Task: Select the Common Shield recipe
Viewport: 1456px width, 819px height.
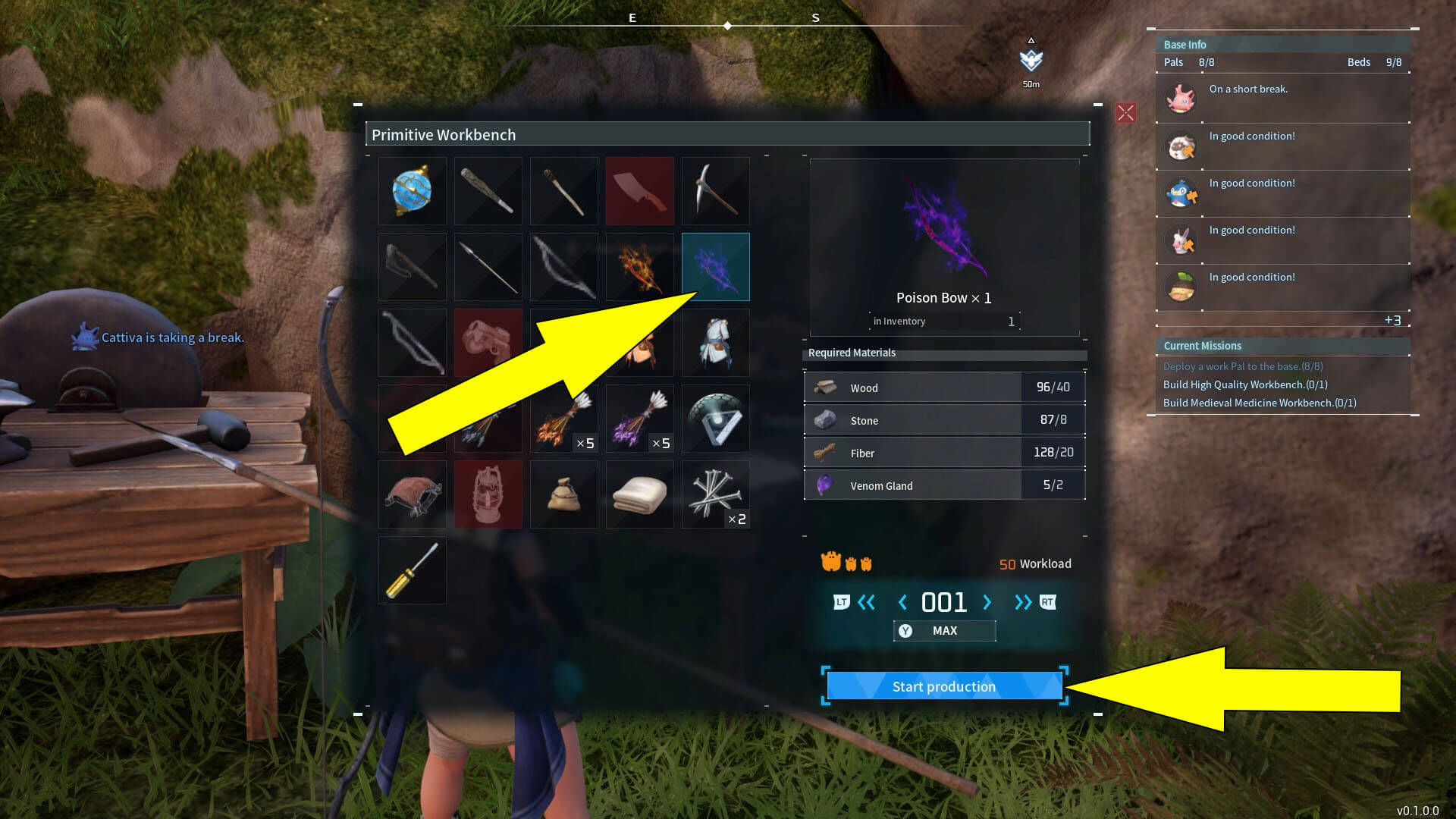Action: [x=715, y=419]
